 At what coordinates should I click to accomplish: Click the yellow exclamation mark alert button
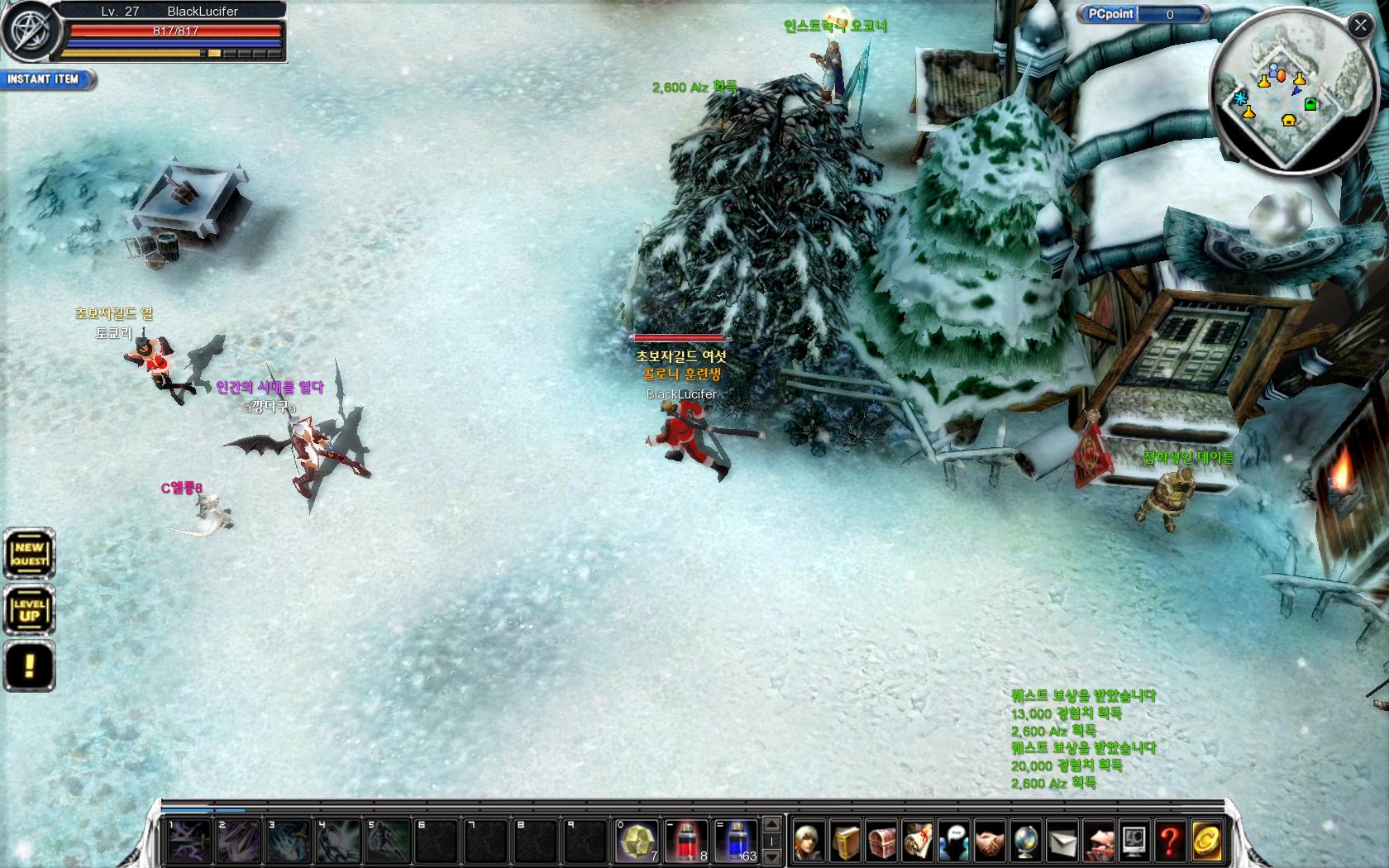point(29,665)
